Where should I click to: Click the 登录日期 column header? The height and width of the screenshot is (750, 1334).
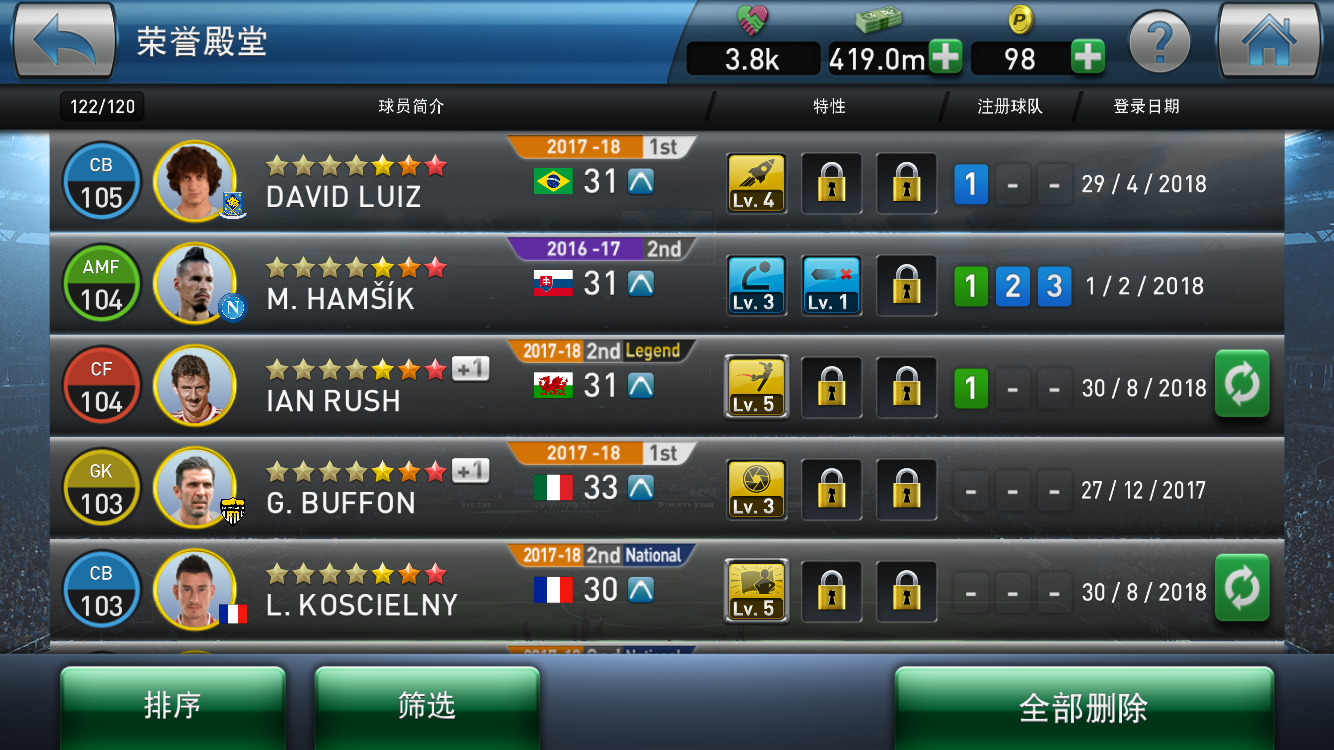point(1146,106)
